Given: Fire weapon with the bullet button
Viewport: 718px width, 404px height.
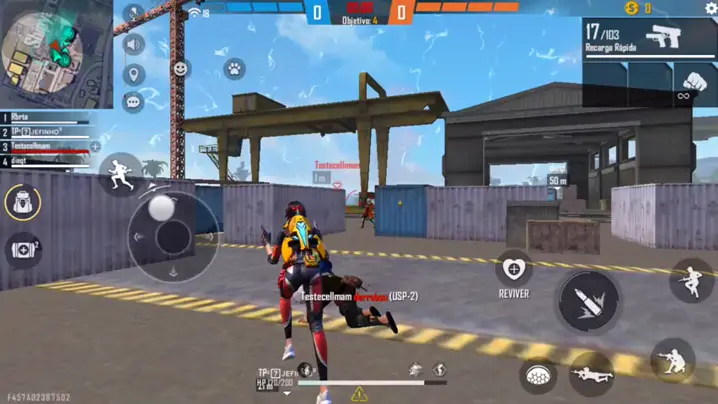Looking at the screenshot, I should [587, 301].
